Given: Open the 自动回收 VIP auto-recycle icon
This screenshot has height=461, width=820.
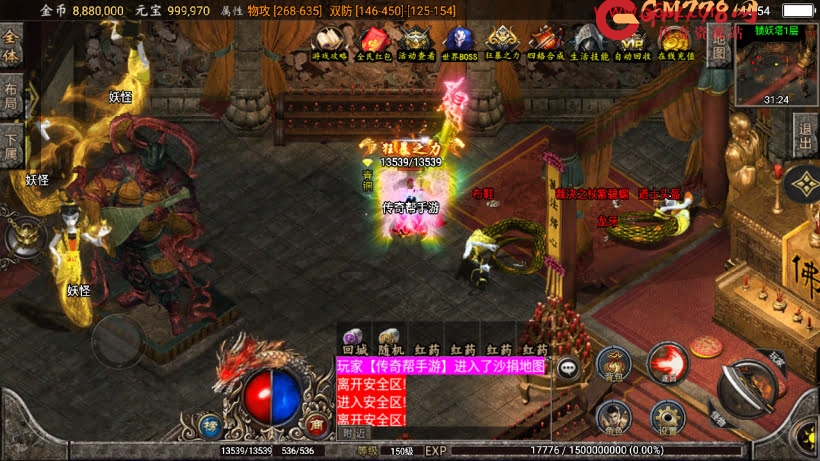Looking at the screenshot, I should coord(633,41).
